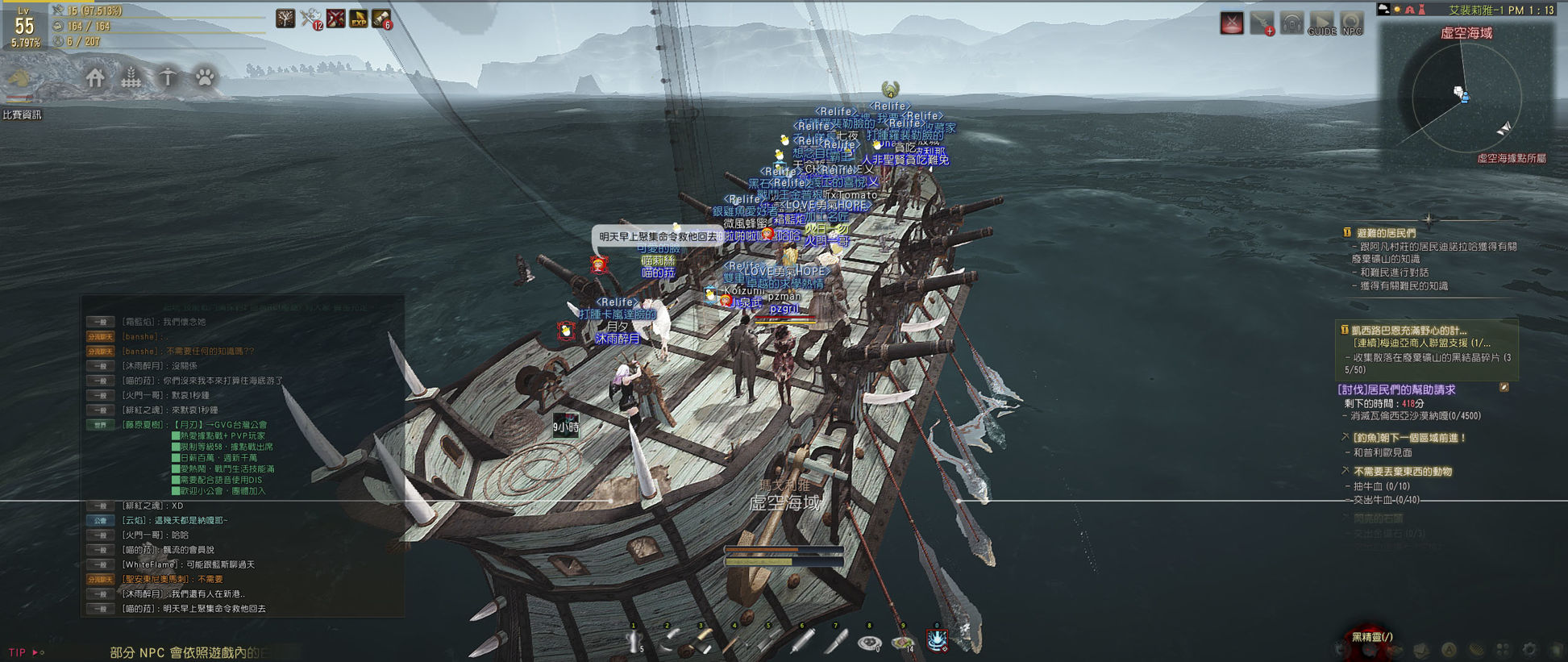Use the food dish in slot 9
Viewport: 1568px width, 662px height.
[903, 642]
